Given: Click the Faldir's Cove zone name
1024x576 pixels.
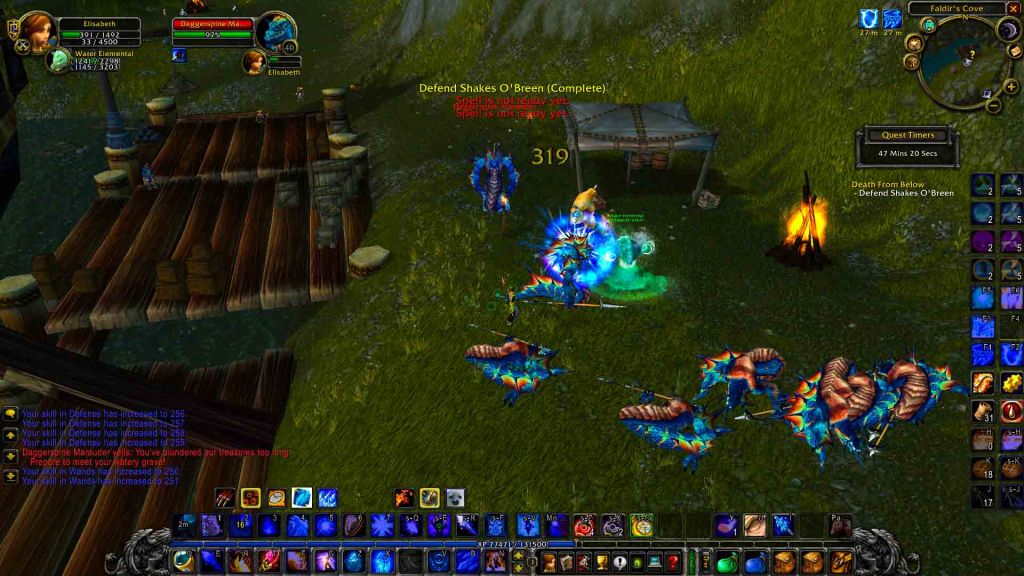Looking at the screenshot, I should click(x=958, y=8).
